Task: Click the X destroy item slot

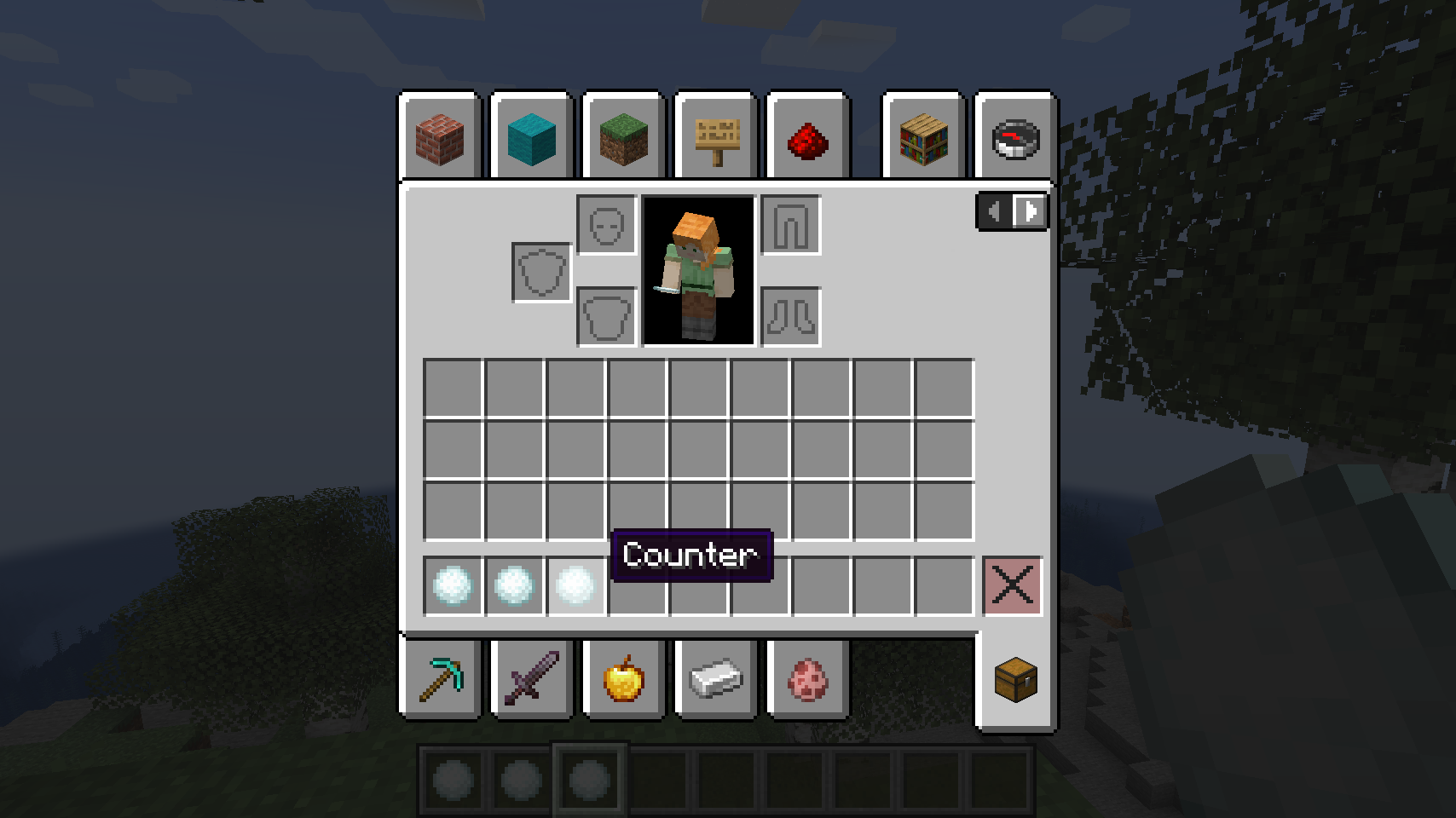Action: click(1012, 586)
